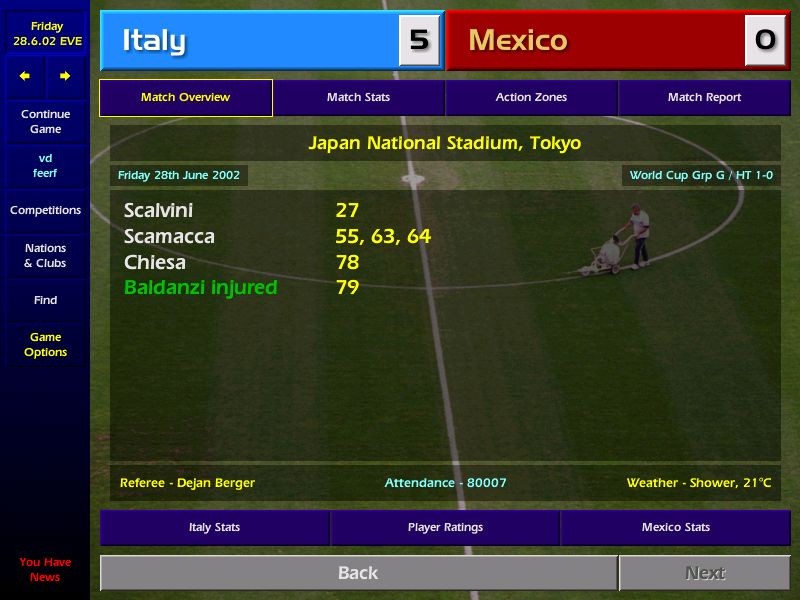Open the Action Zones tab
This screenshot has width=800, height=600.
click(531, 98)
